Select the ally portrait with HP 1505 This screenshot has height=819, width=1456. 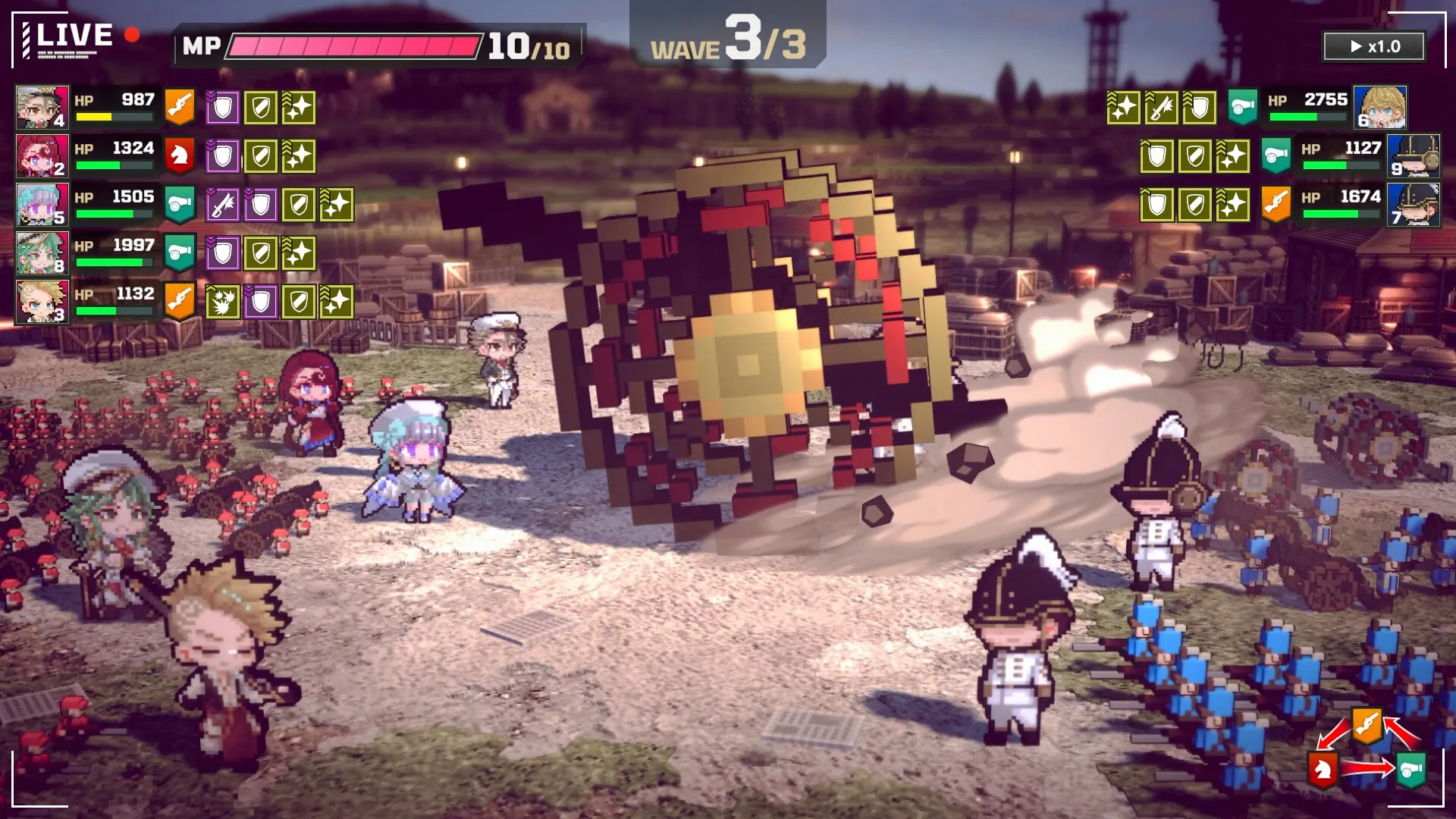click(x=42, y=205)
